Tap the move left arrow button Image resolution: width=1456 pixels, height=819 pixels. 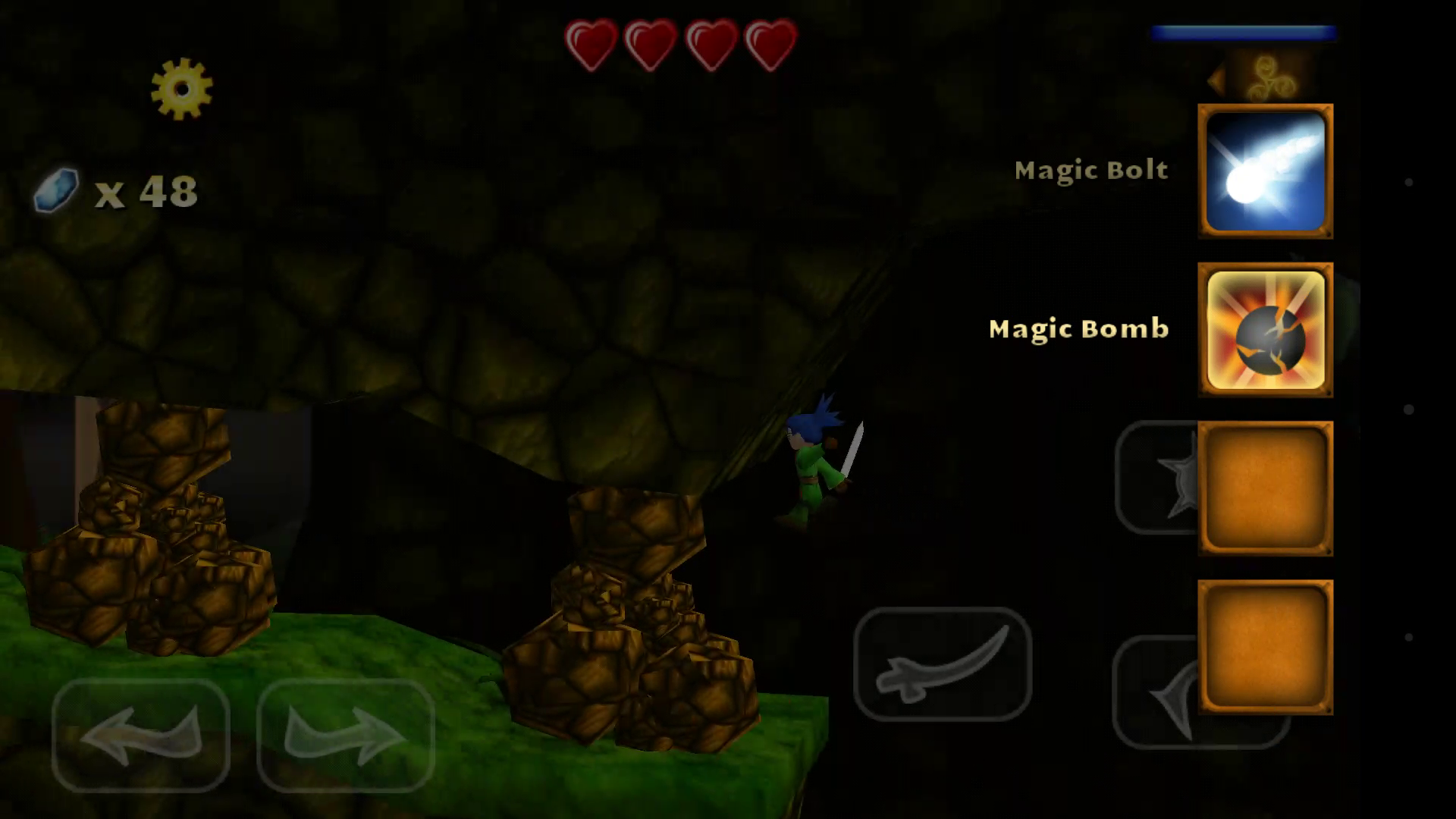141,735
